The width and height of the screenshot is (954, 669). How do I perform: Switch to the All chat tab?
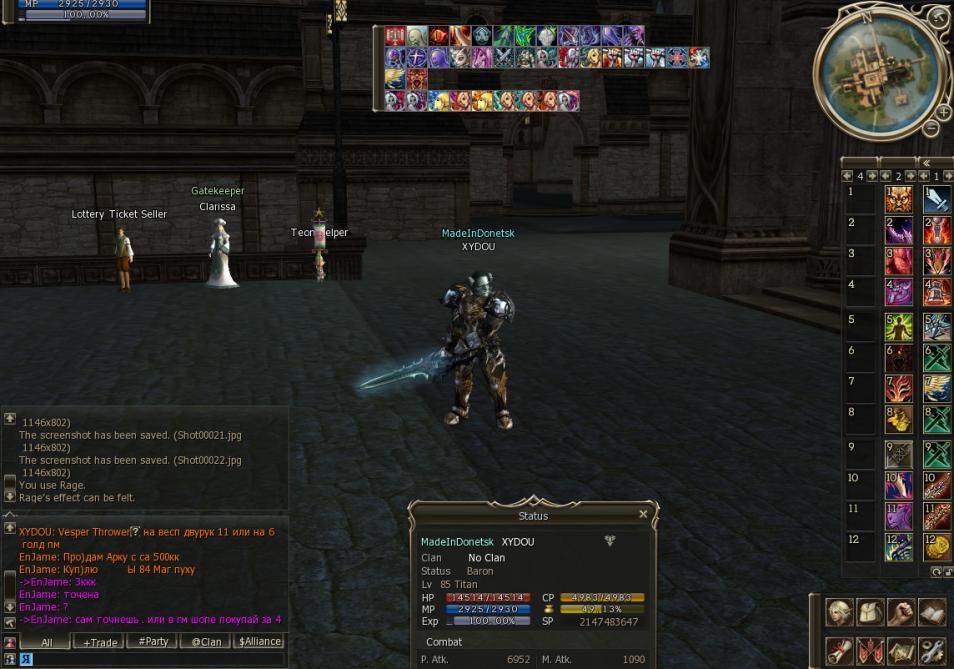[47, 642]
